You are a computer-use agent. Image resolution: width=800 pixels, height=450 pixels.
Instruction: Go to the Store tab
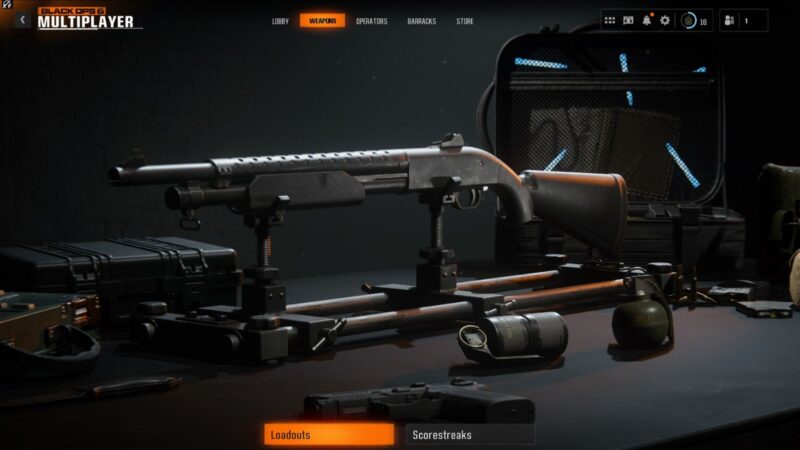[x=465, y=21]
